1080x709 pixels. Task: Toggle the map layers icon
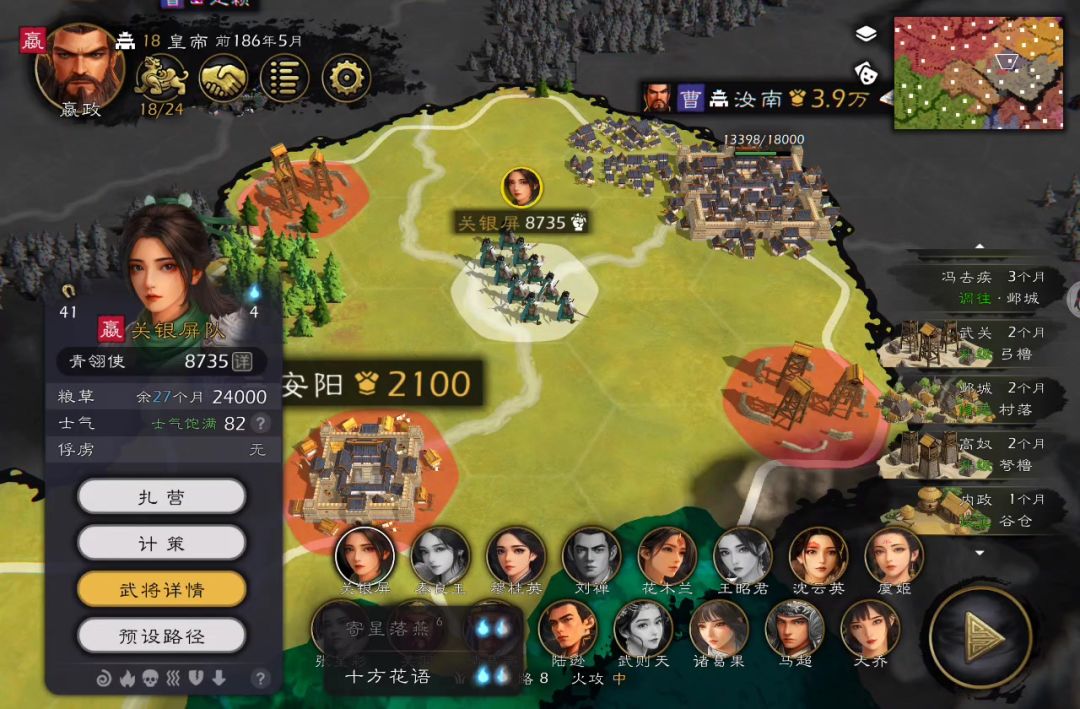(866, 34)
